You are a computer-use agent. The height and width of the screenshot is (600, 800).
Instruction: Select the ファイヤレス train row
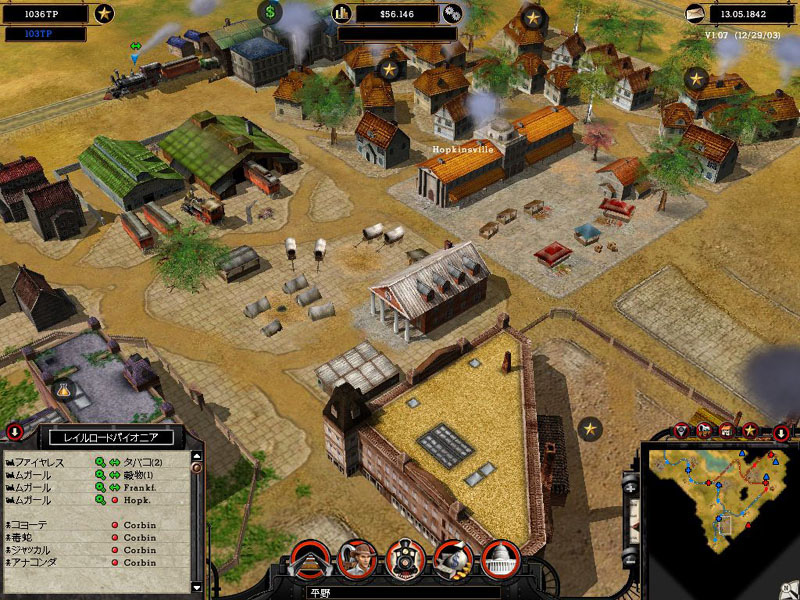(x=40, y=462)
